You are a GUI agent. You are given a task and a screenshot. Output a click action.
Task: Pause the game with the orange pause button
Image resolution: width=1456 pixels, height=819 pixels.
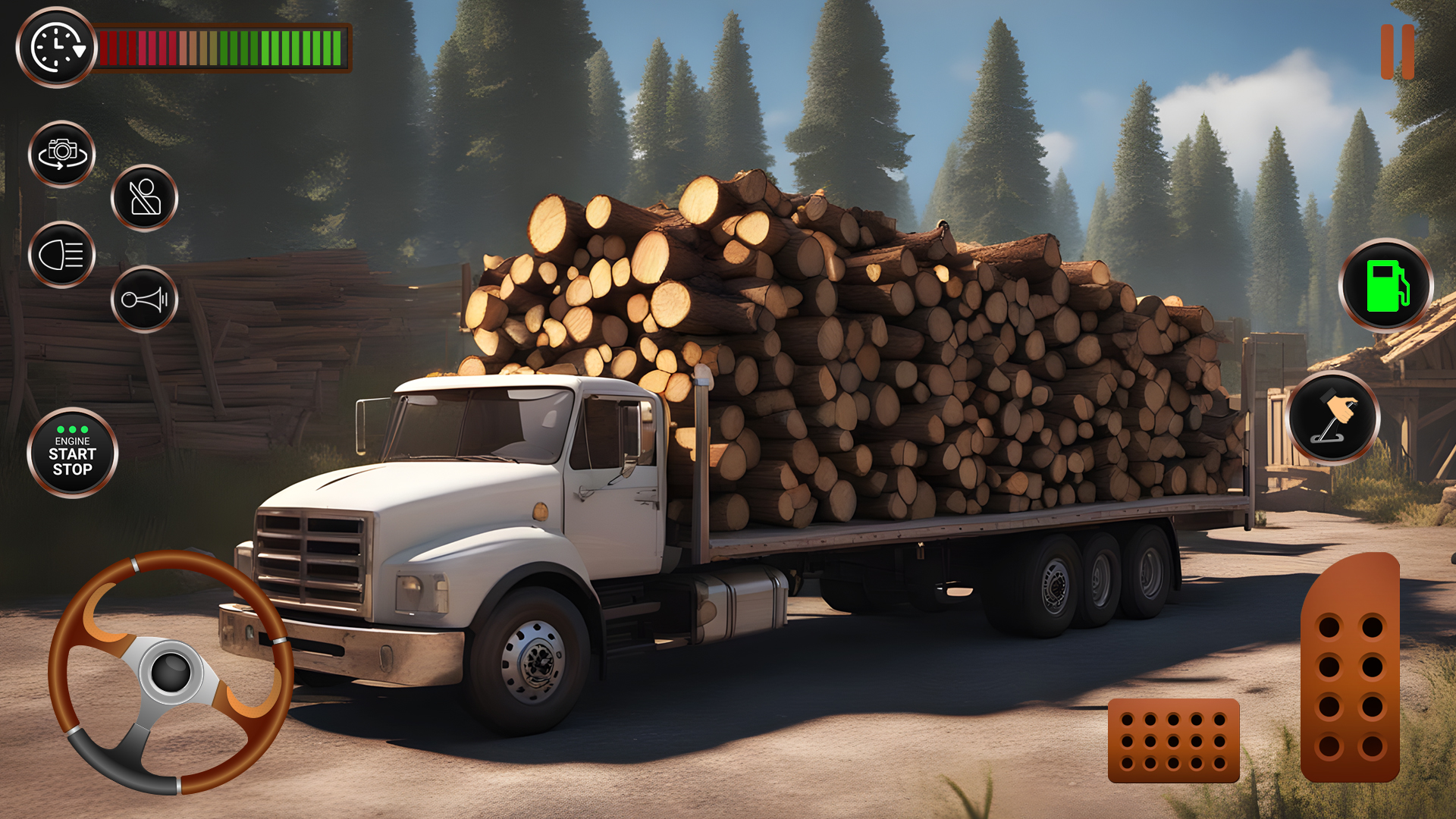click(1397, 52)
